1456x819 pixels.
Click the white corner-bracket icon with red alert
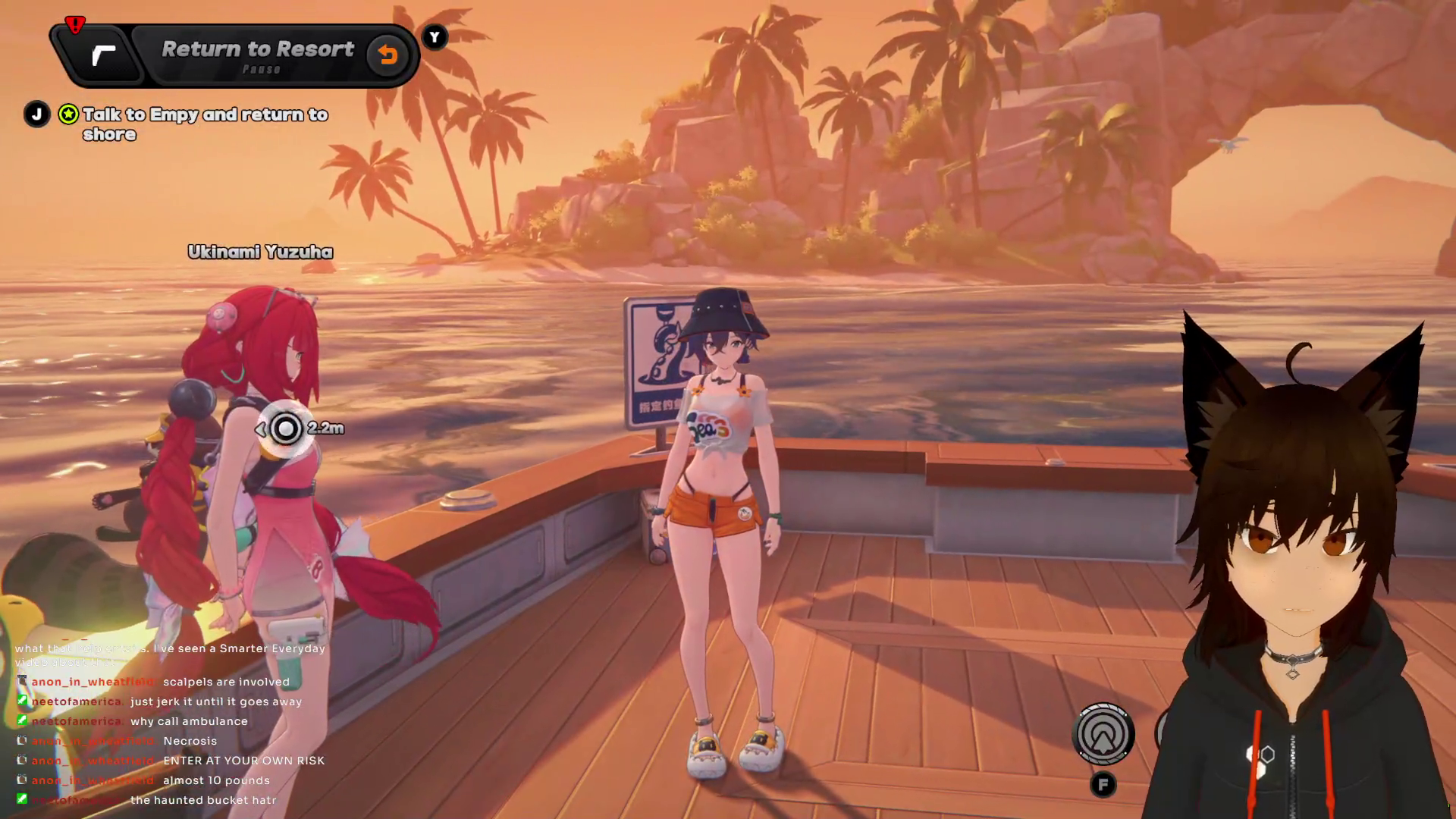coord(103,55)
